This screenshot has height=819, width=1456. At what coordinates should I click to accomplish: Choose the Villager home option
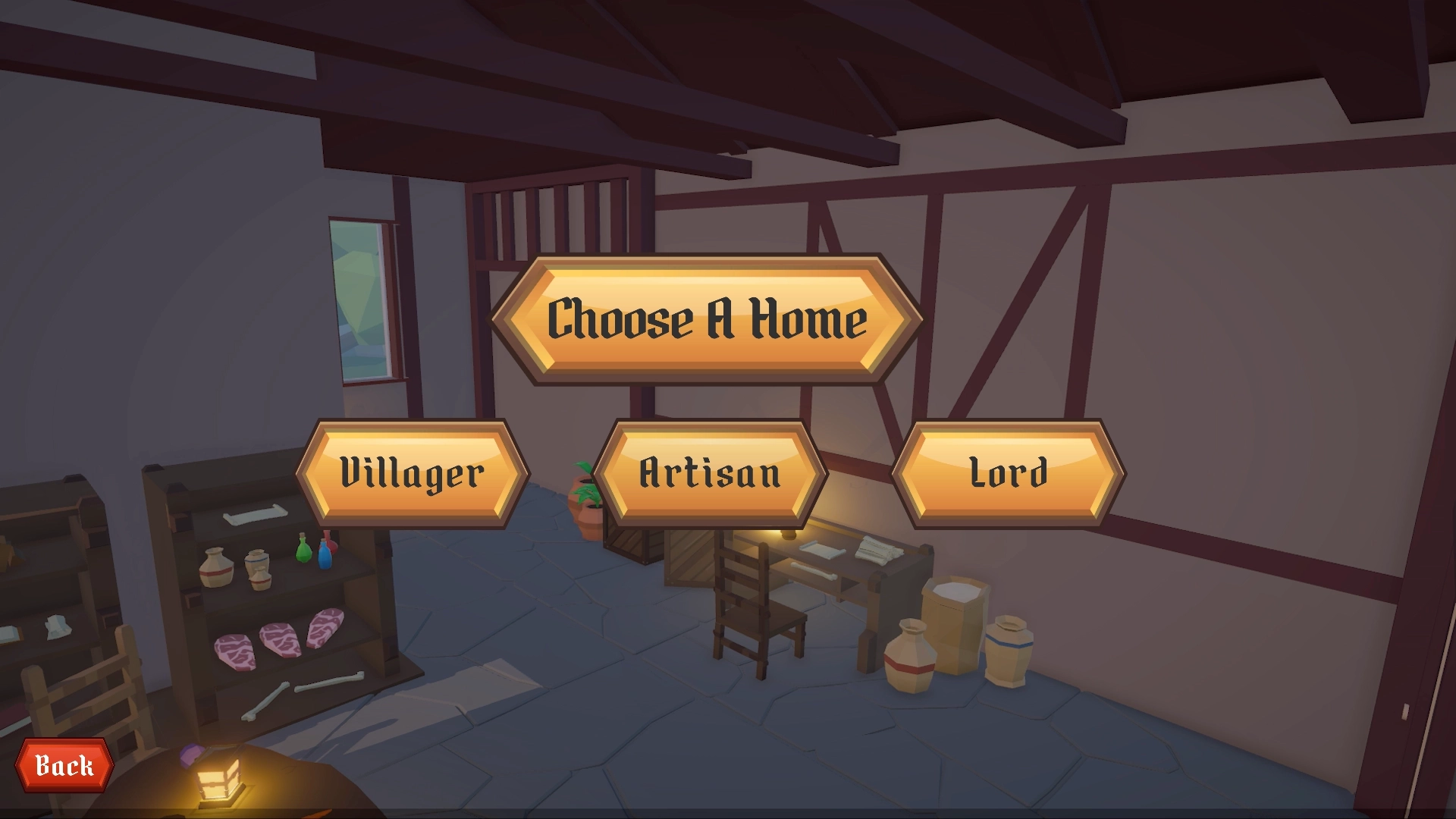[x=412, y=473]
